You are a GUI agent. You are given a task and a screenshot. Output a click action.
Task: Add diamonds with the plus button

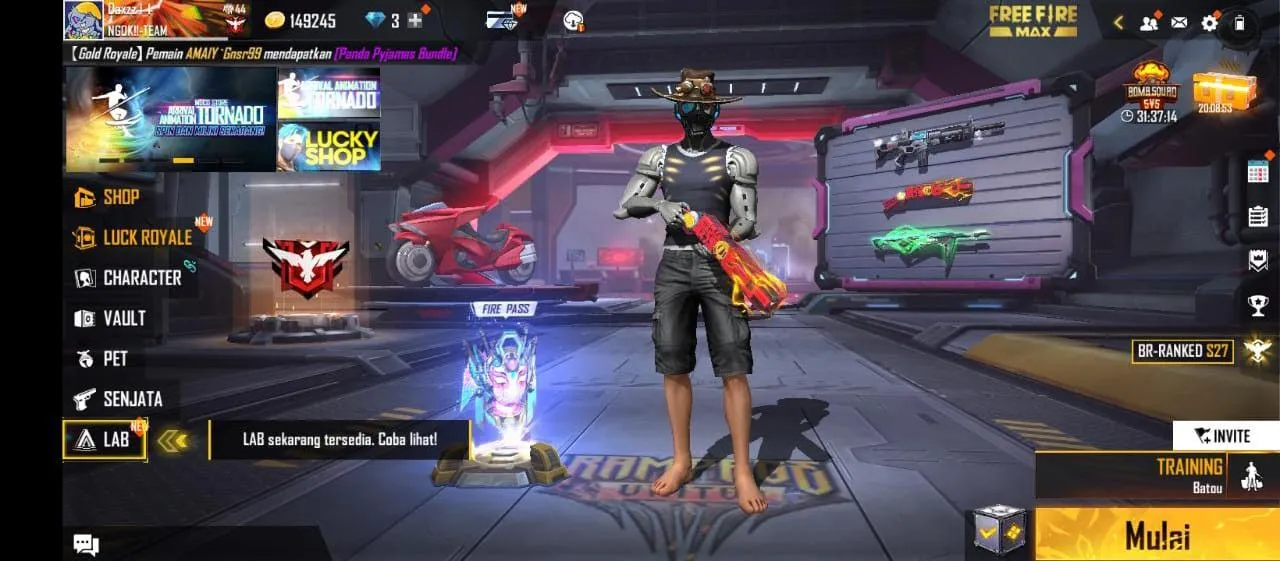[x=415, y=20]
